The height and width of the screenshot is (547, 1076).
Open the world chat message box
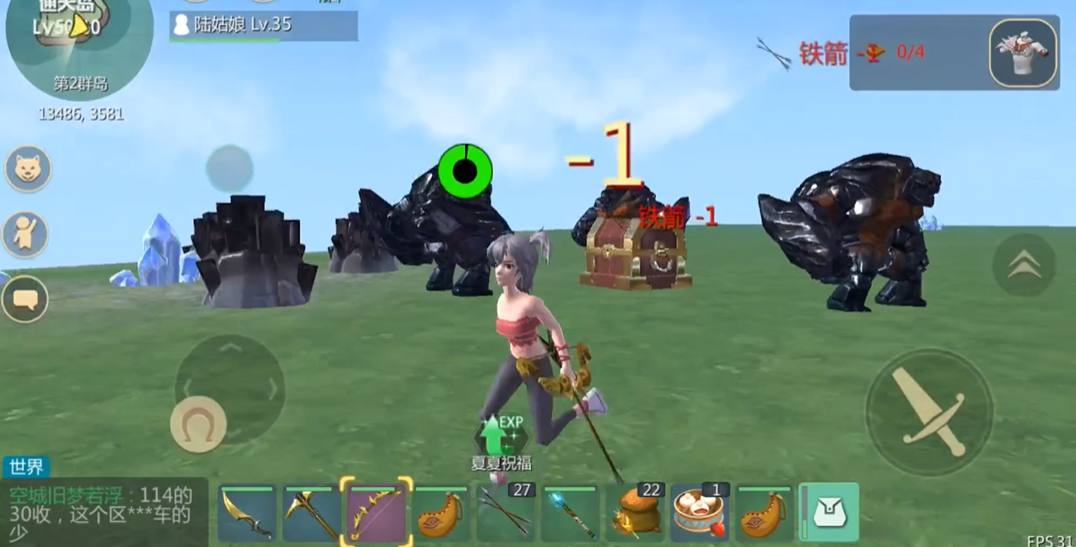coord(103,512)
